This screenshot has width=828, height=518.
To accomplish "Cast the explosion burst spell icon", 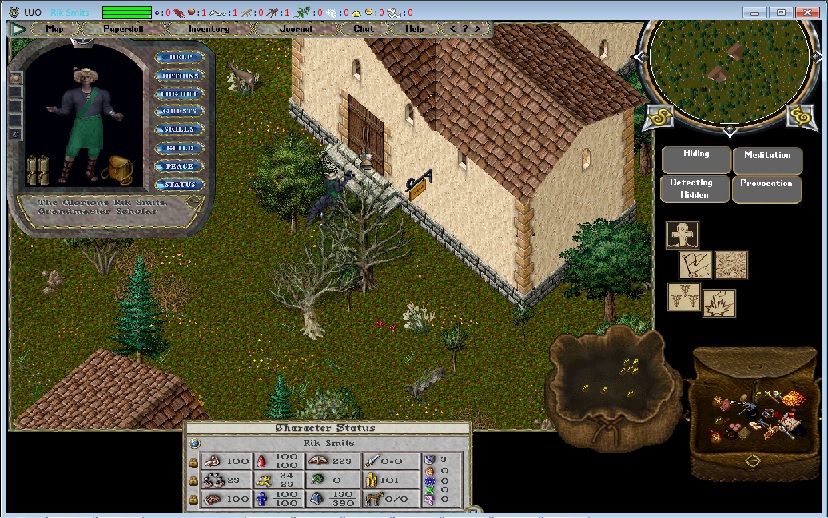I will [x=719, y=302].
